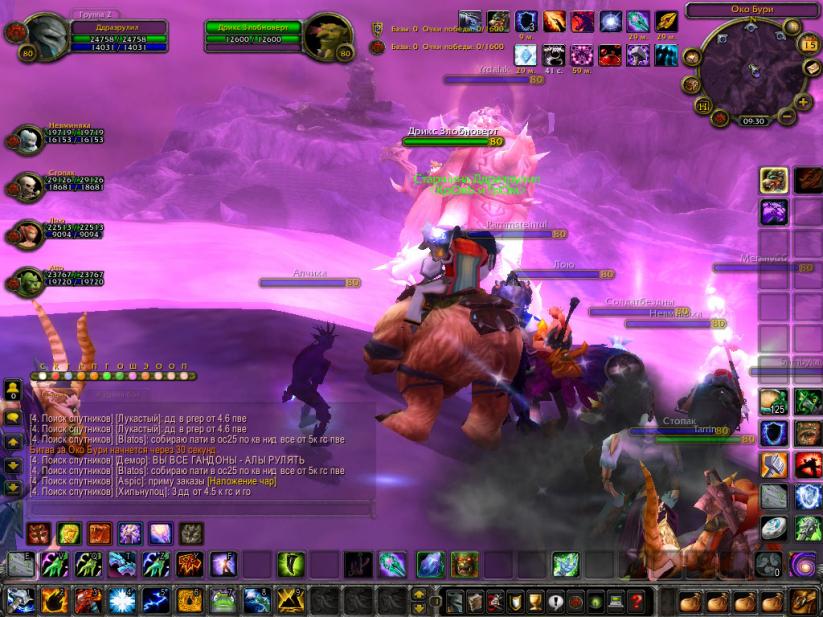Open the calendar button showing 15
823x617 pixels.
[809, 44]
